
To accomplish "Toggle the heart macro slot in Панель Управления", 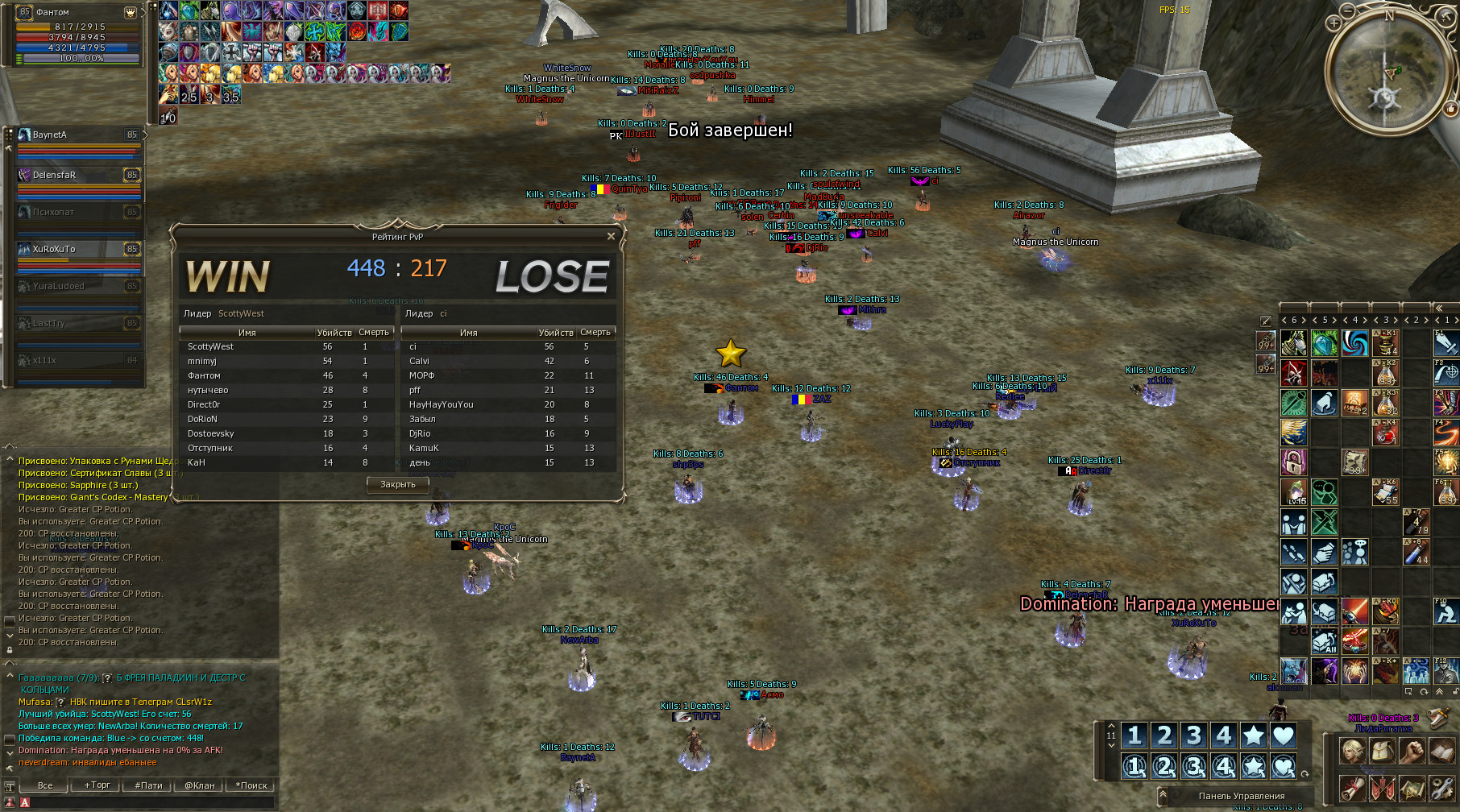I will pyautogui.click(x=1283, y=735).
